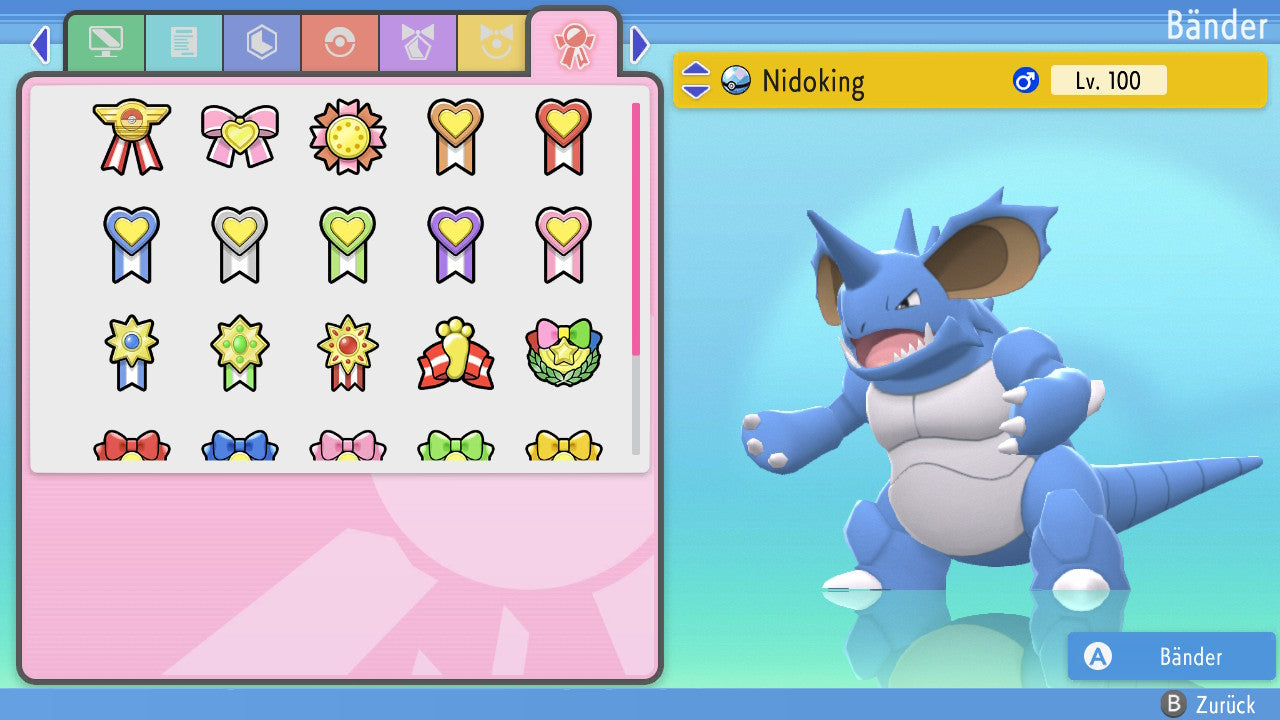Click the pink ribbon list scrollbar
The width and height of the screenshot is (1280, 720).
(636, 228)
